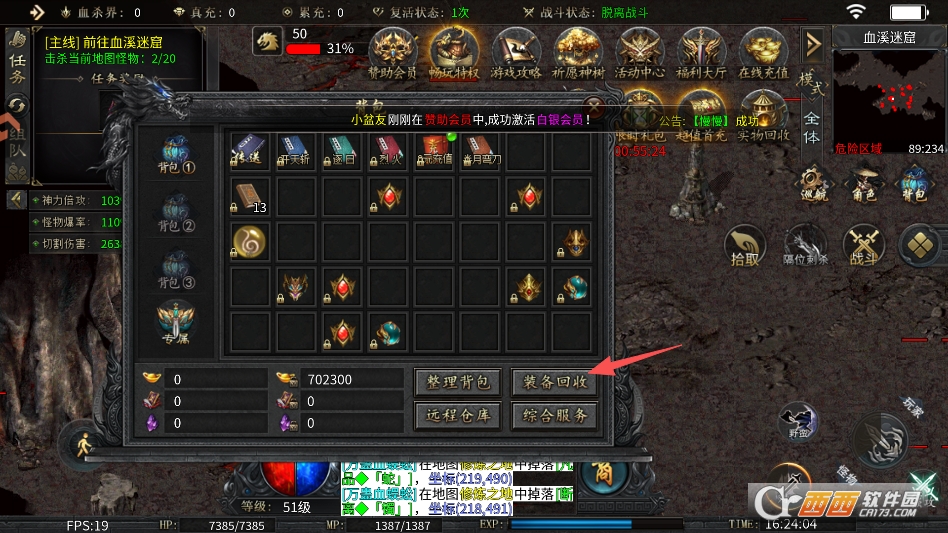Select the 烈火 skill book slot
This screenshot has height=533, width=948.
[389, 152]
